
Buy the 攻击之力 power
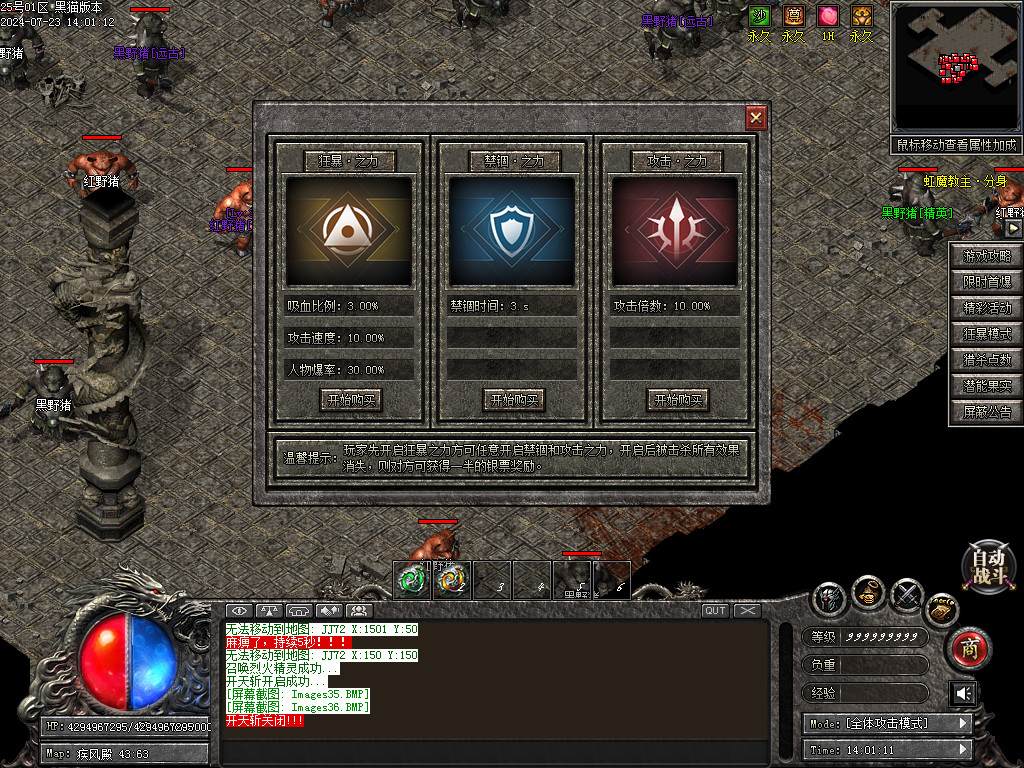pos(677,400)
